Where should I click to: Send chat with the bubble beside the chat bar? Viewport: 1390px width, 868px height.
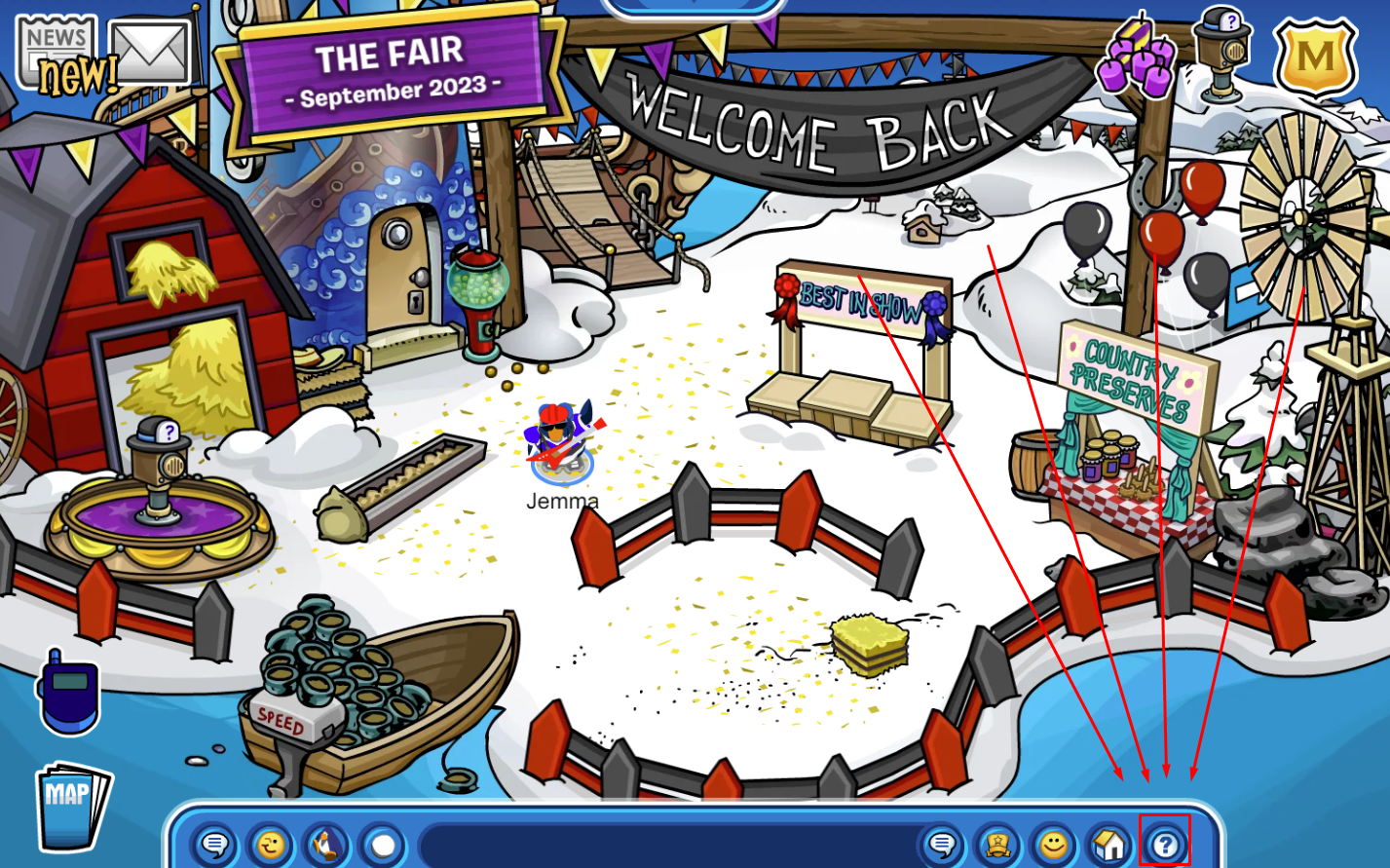(x=942, y=845)
